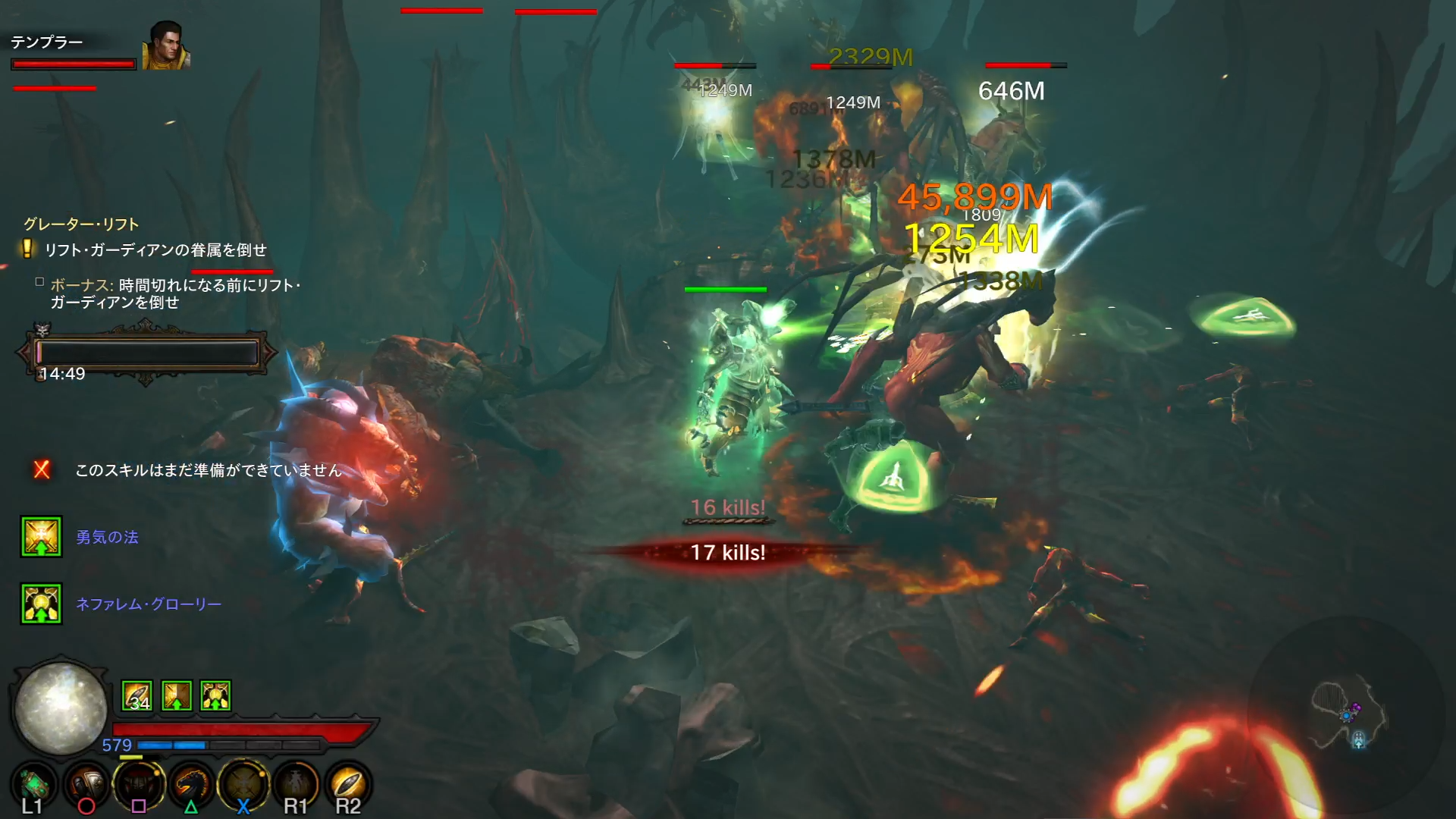Activate the shield skill icon
The width and height of the screenshot is (1456, 819).
87,784
